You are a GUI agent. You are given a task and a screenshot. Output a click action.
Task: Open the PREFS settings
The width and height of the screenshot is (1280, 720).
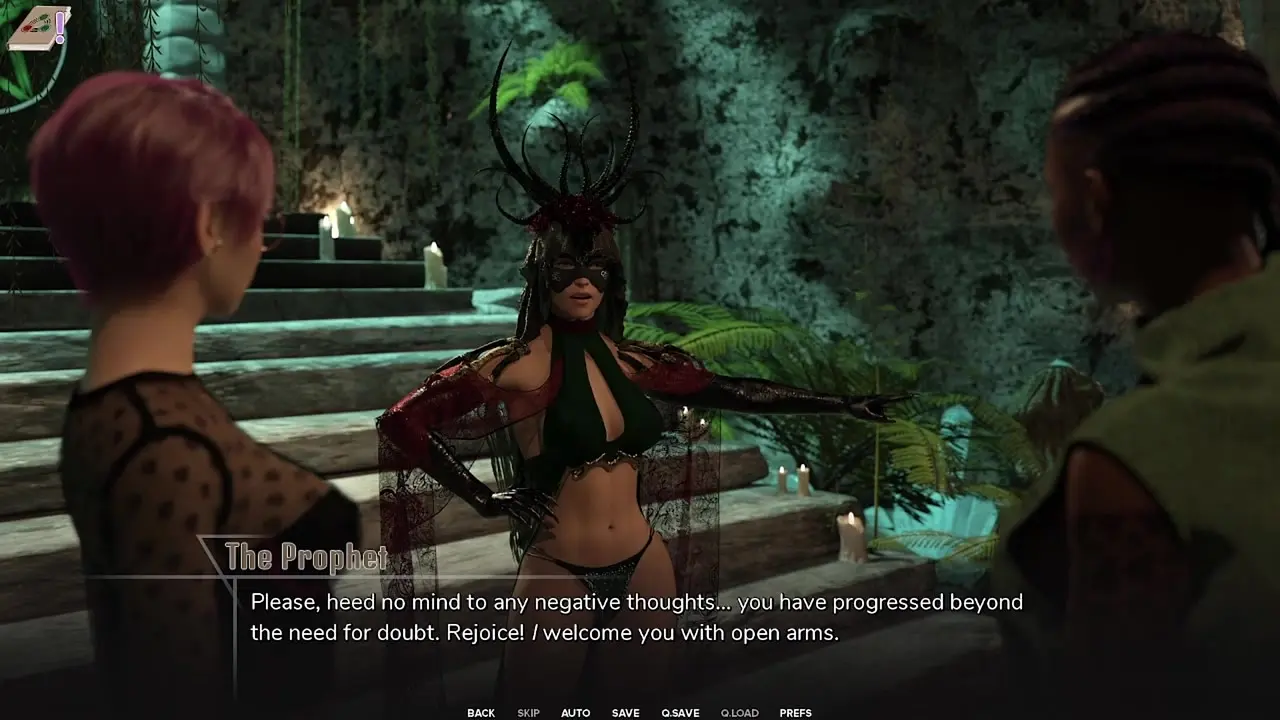point(795,713)
